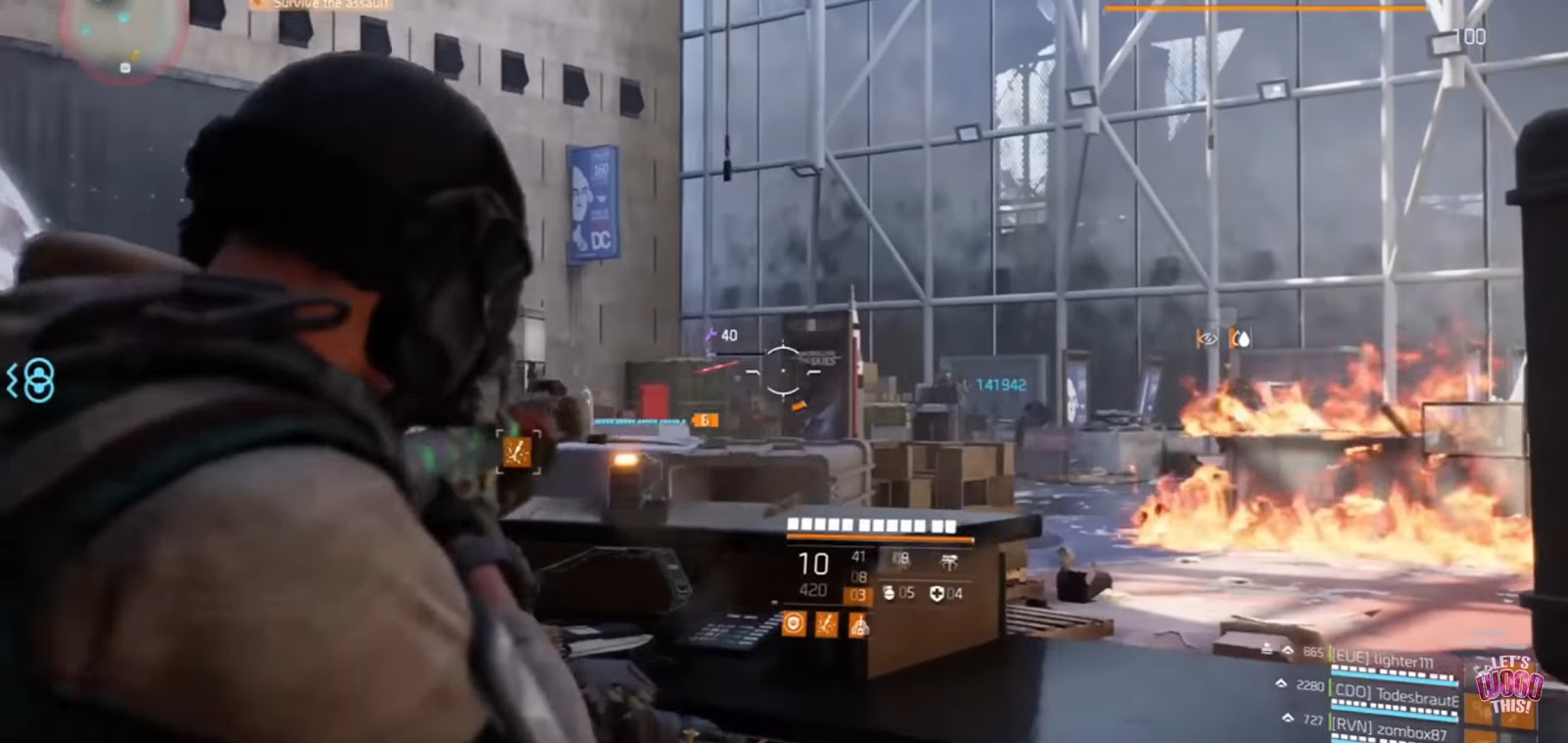This screenshot has width=1568, height=743.
Task: Select the signature skill circle icon
Action: [794, 625]
